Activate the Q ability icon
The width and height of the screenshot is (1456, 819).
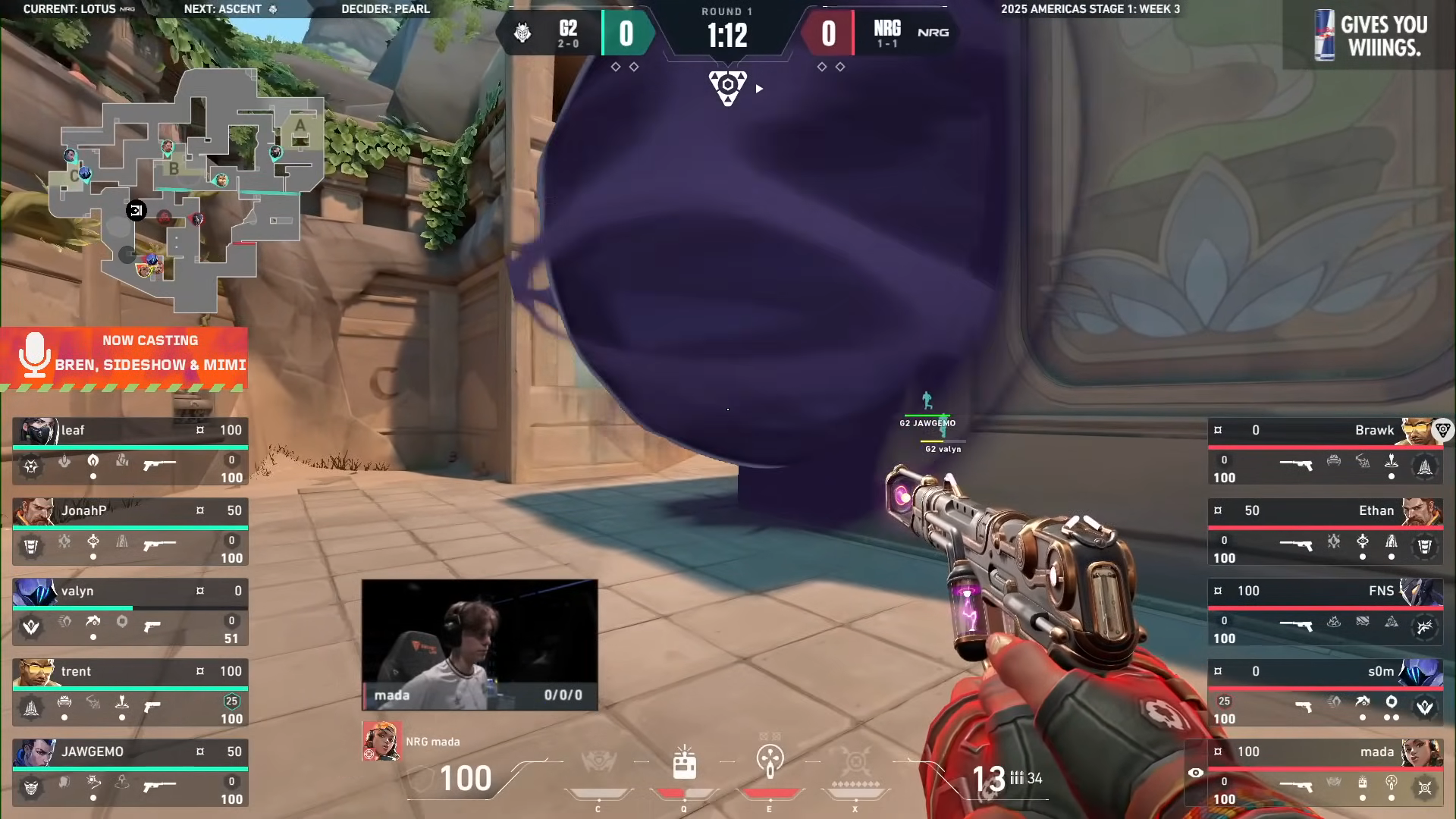(x=684, y=763)
